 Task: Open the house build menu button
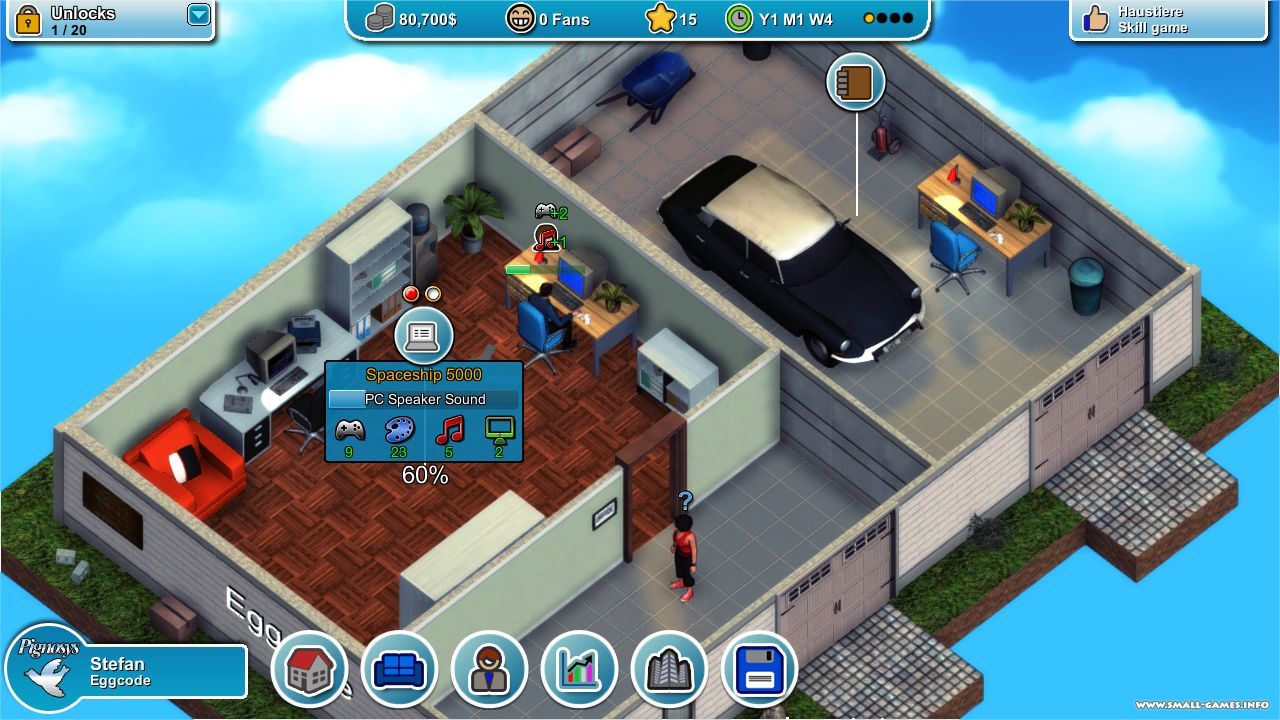(x=309, y=668)
